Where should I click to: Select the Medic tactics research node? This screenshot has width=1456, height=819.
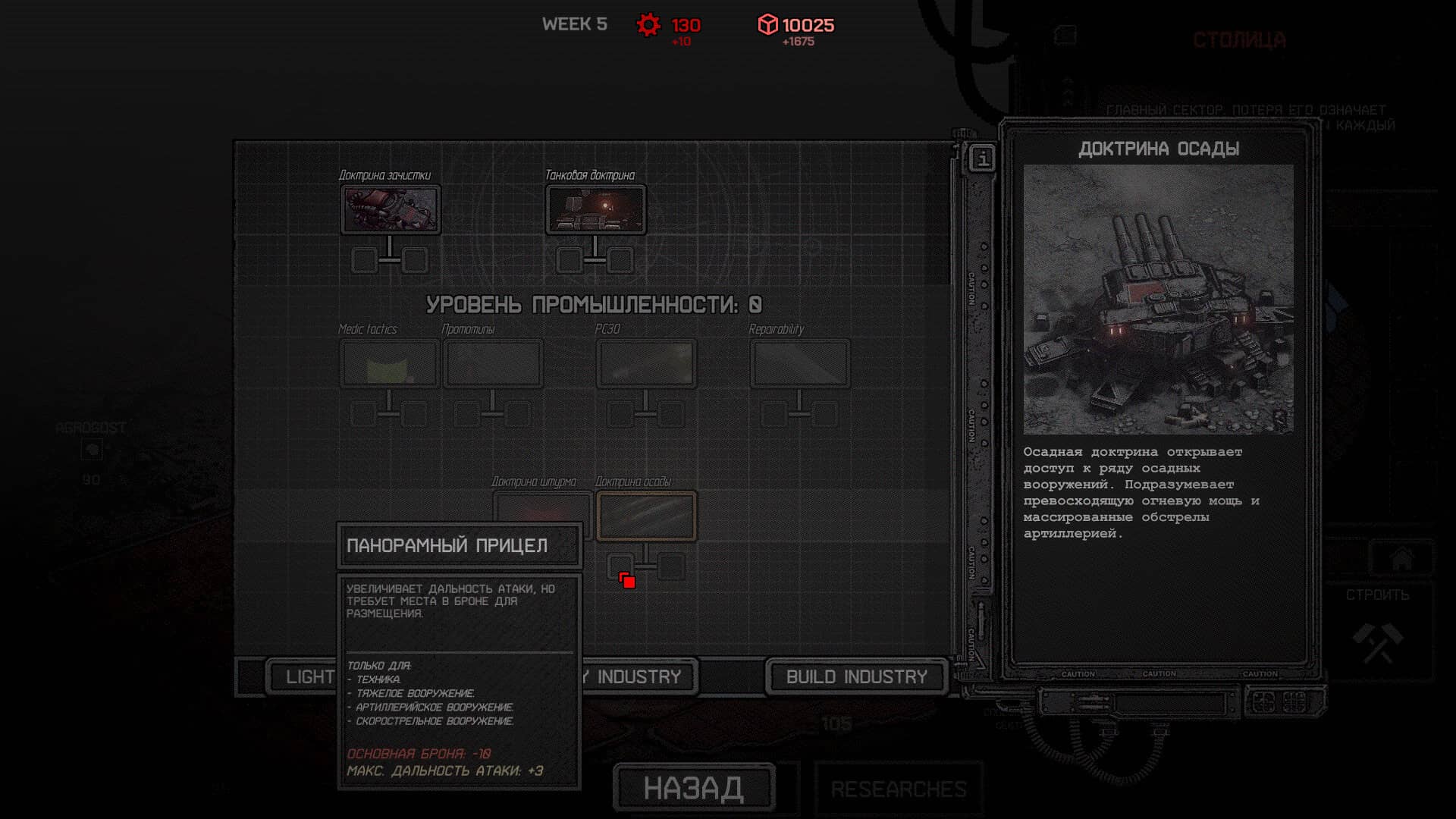coord(390,364)
